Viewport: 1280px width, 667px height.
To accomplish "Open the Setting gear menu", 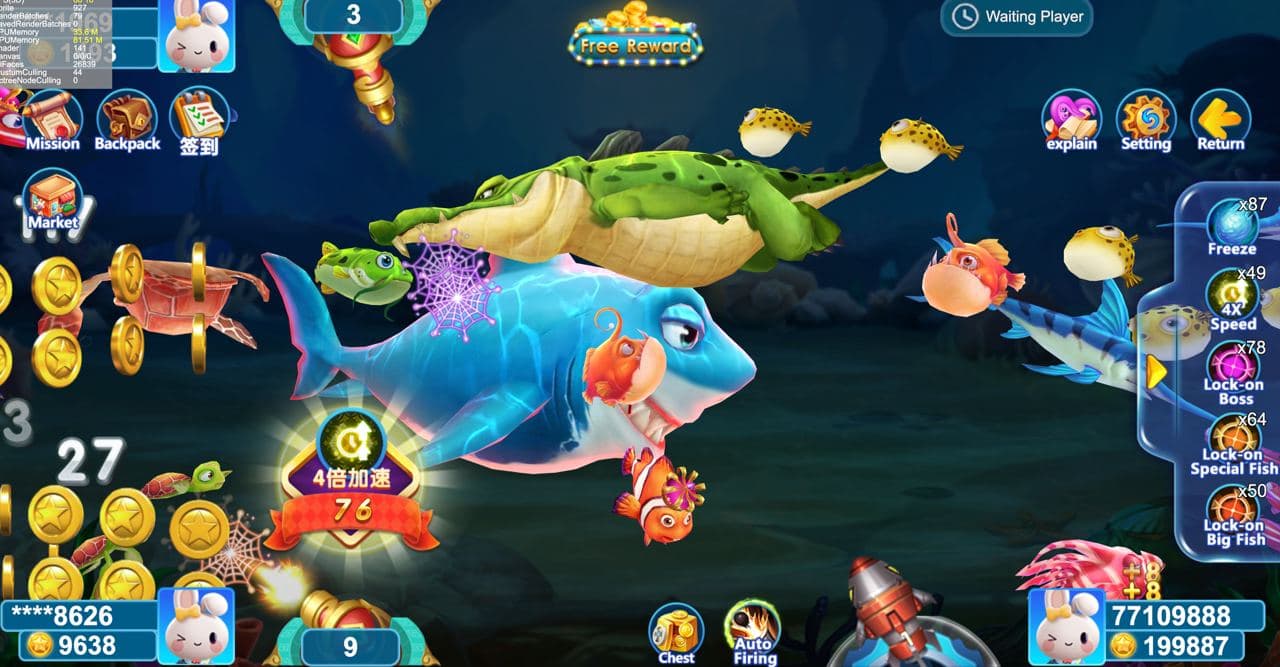I will click(x=1146, y=119).
